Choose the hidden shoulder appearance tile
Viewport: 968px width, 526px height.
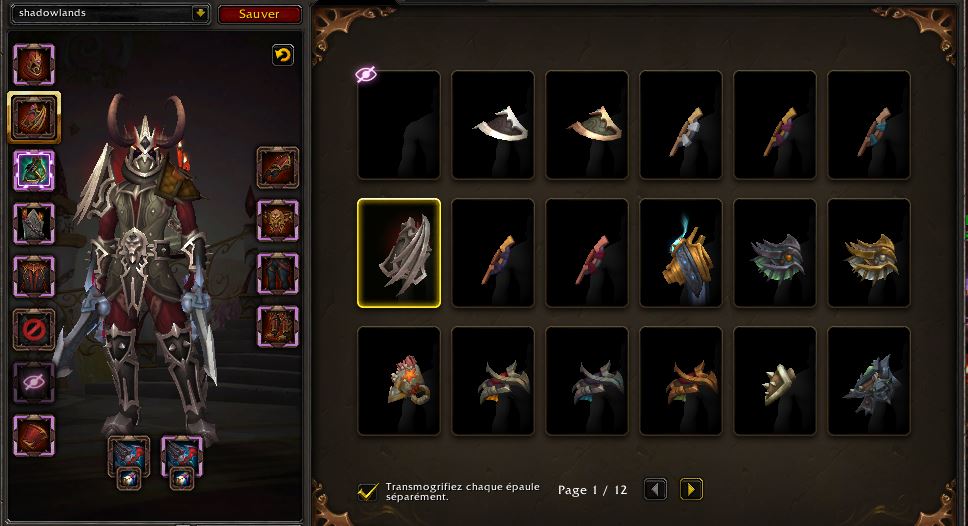pos(399,124)
